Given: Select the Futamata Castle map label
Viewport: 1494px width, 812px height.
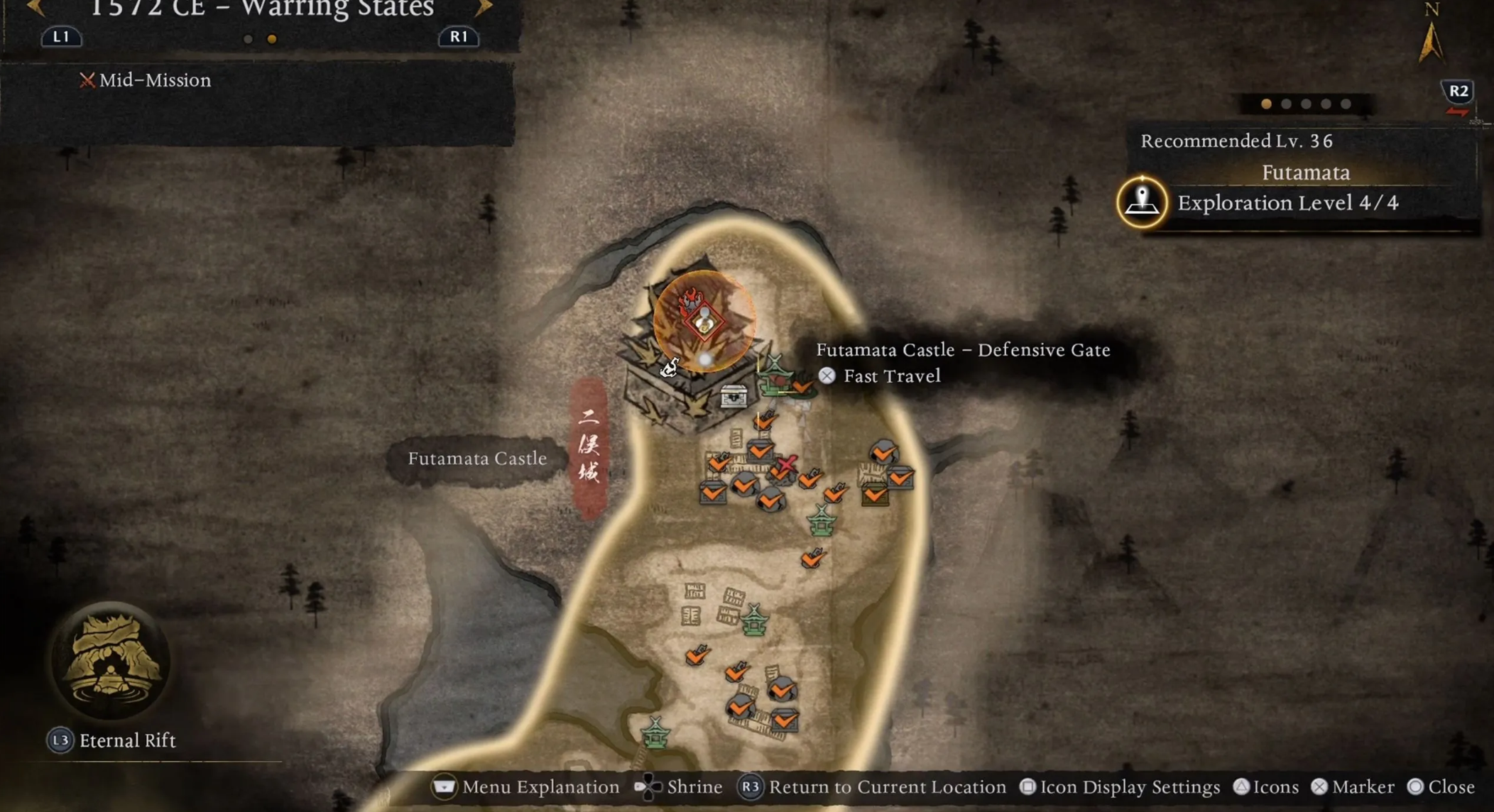Looking at the screenshot, I should [477, 459].
